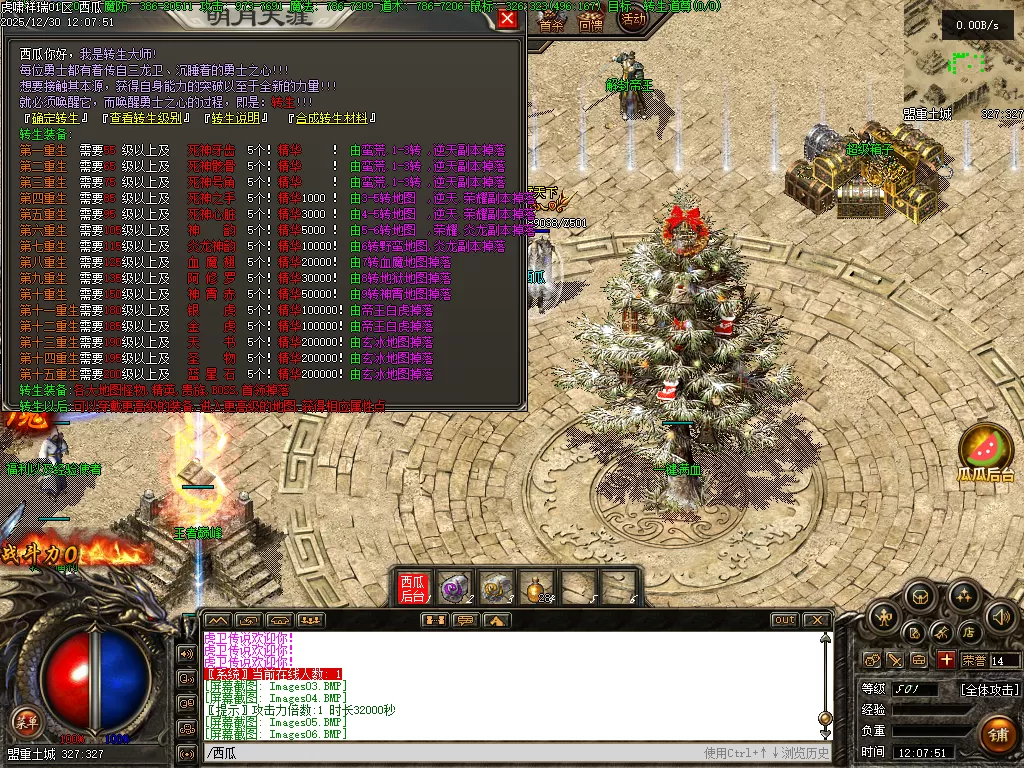This screenshot has width=1024, height=768.
Task: Use the purple scroll hotbar item
Action: [x=455, y=587]
